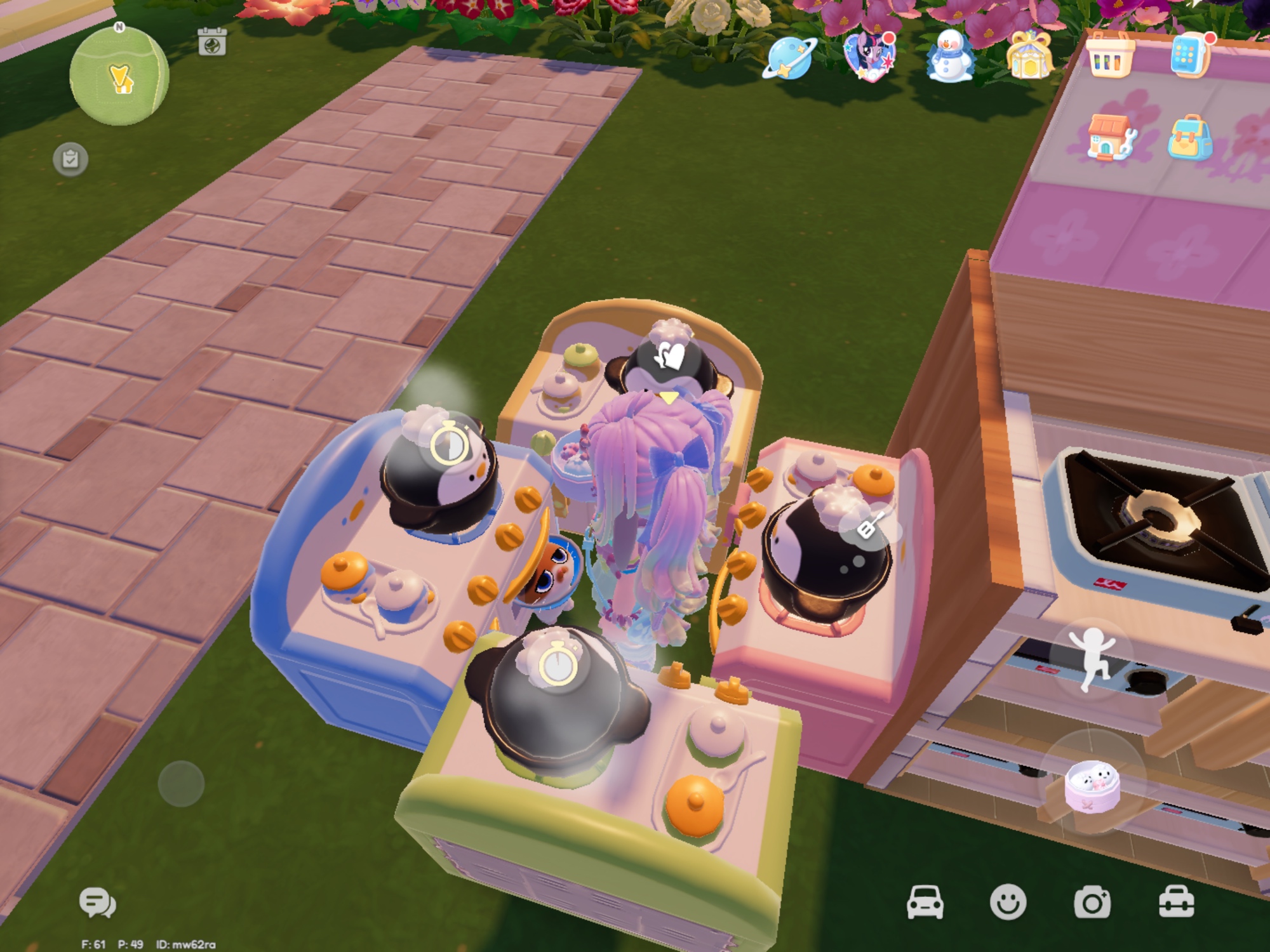Screen dimensions: 1270x952
Task: Open the blue backpack inventory
Action: pyautogui.click(x=1189, y=138)
